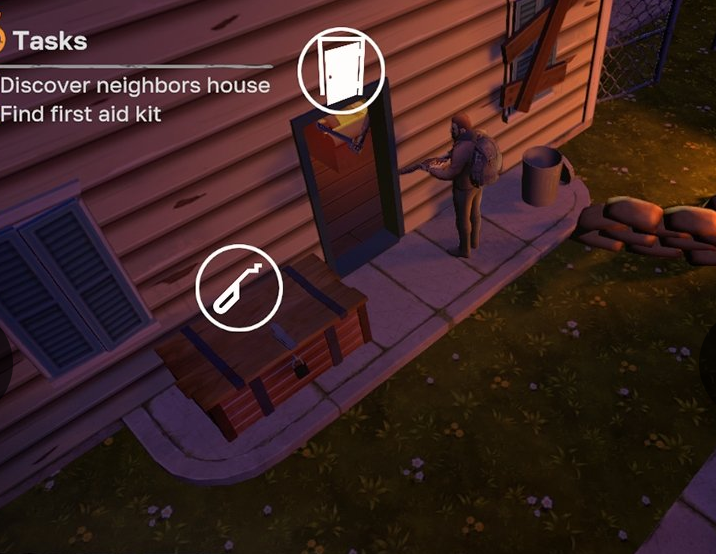Tap the door interaction icon
The image size is (716, 554).
[x=341, y=70]
